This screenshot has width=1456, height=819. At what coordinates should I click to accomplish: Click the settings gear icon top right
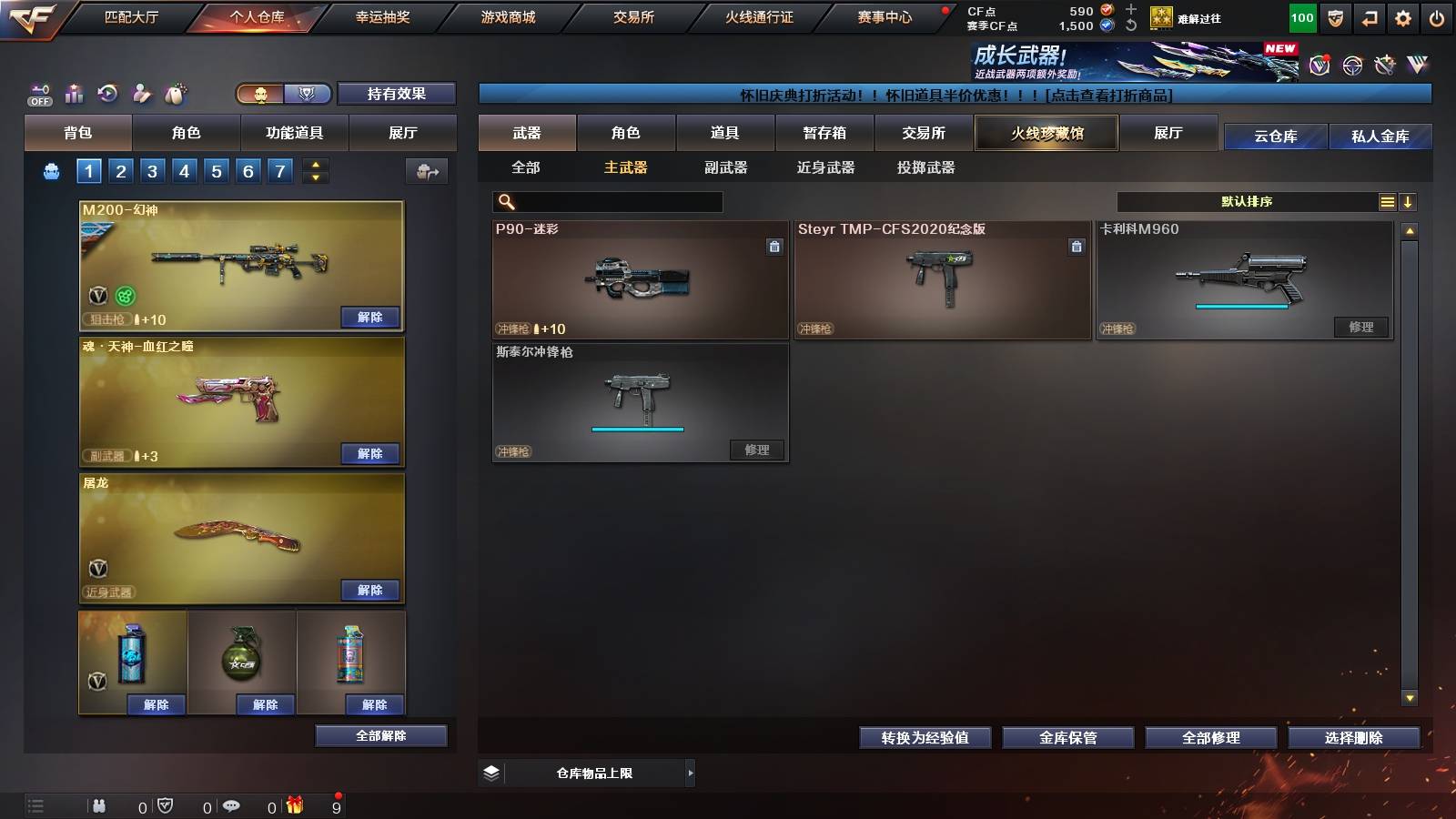pos(1401,16)
